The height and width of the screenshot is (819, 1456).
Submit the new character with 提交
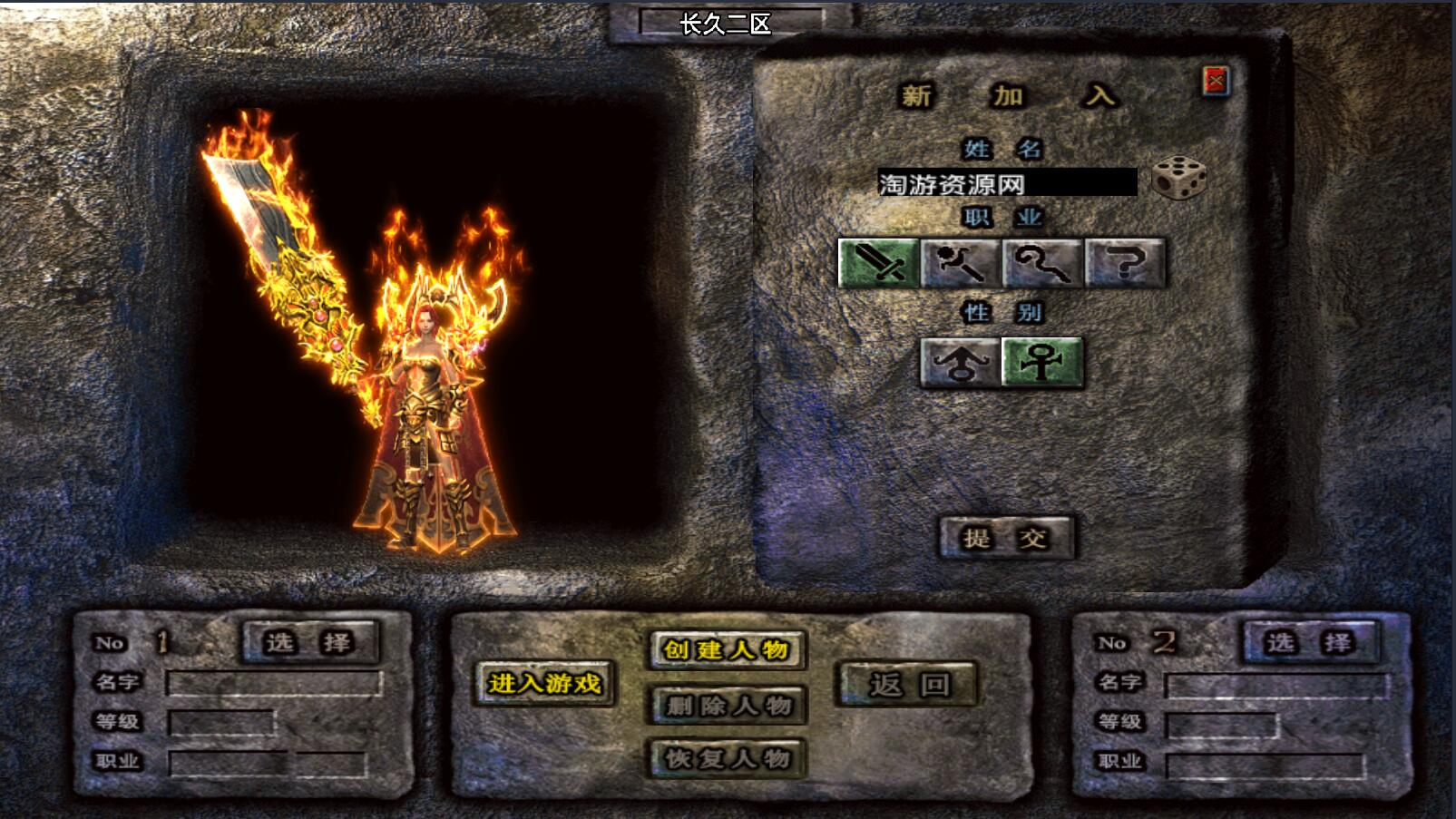(x=1005, y=538)
